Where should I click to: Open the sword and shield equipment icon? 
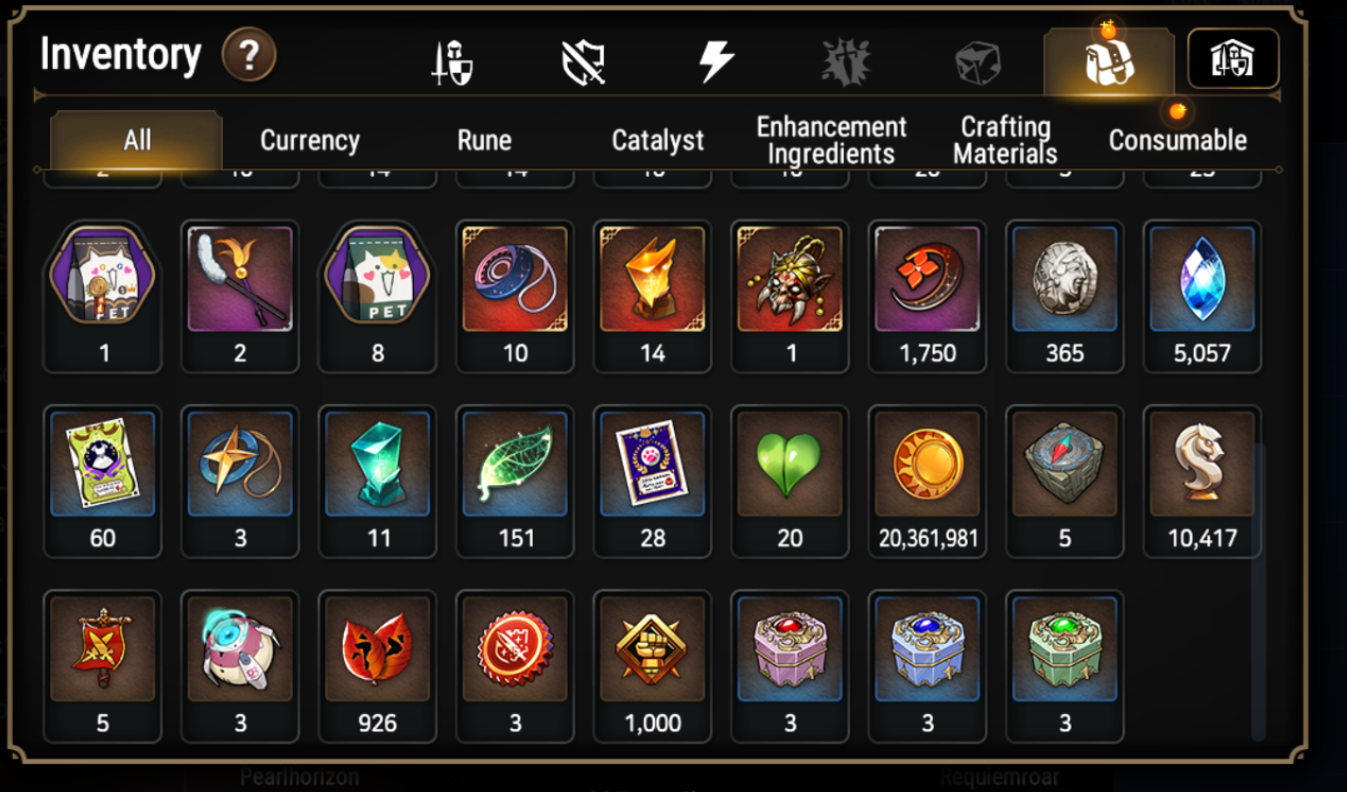[452, 62]
